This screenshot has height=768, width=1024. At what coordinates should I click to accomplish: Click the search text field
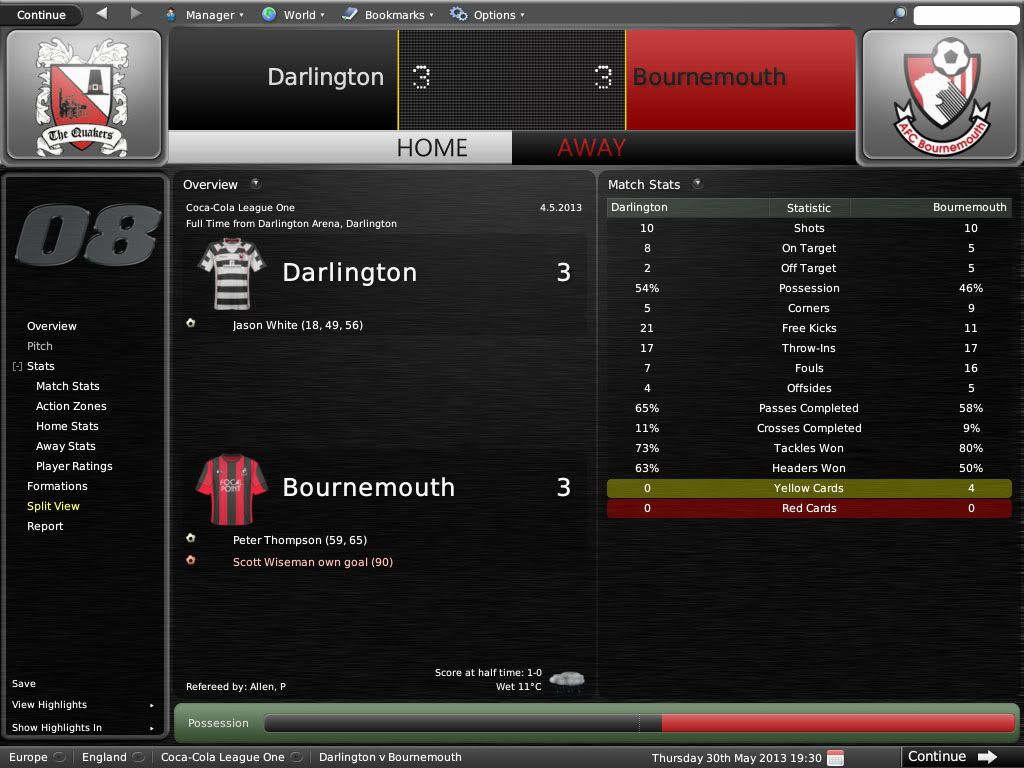point(965,15)
